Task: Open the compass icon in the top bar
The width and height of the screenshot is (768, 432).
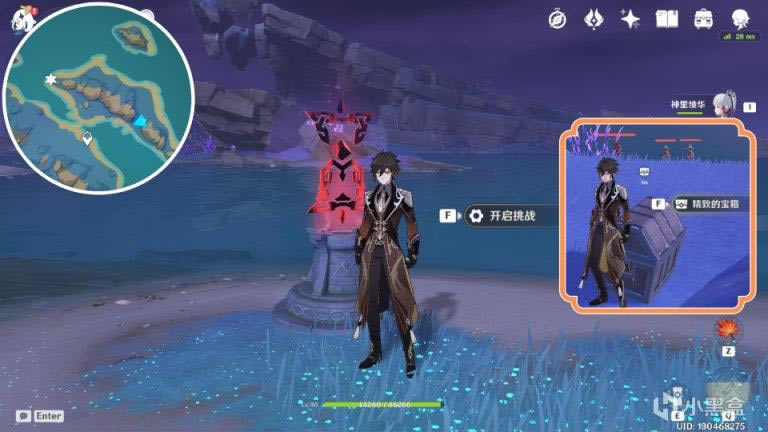Action: (558, 18)
